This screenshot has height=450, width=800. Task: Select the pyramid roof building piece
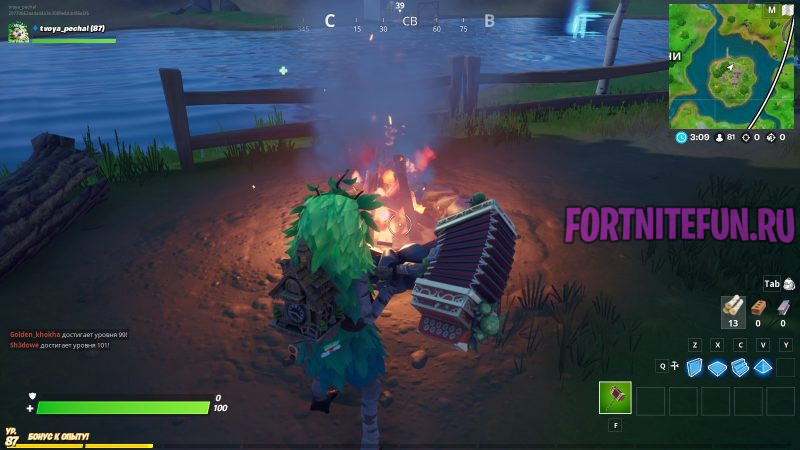tap(763, 367)
